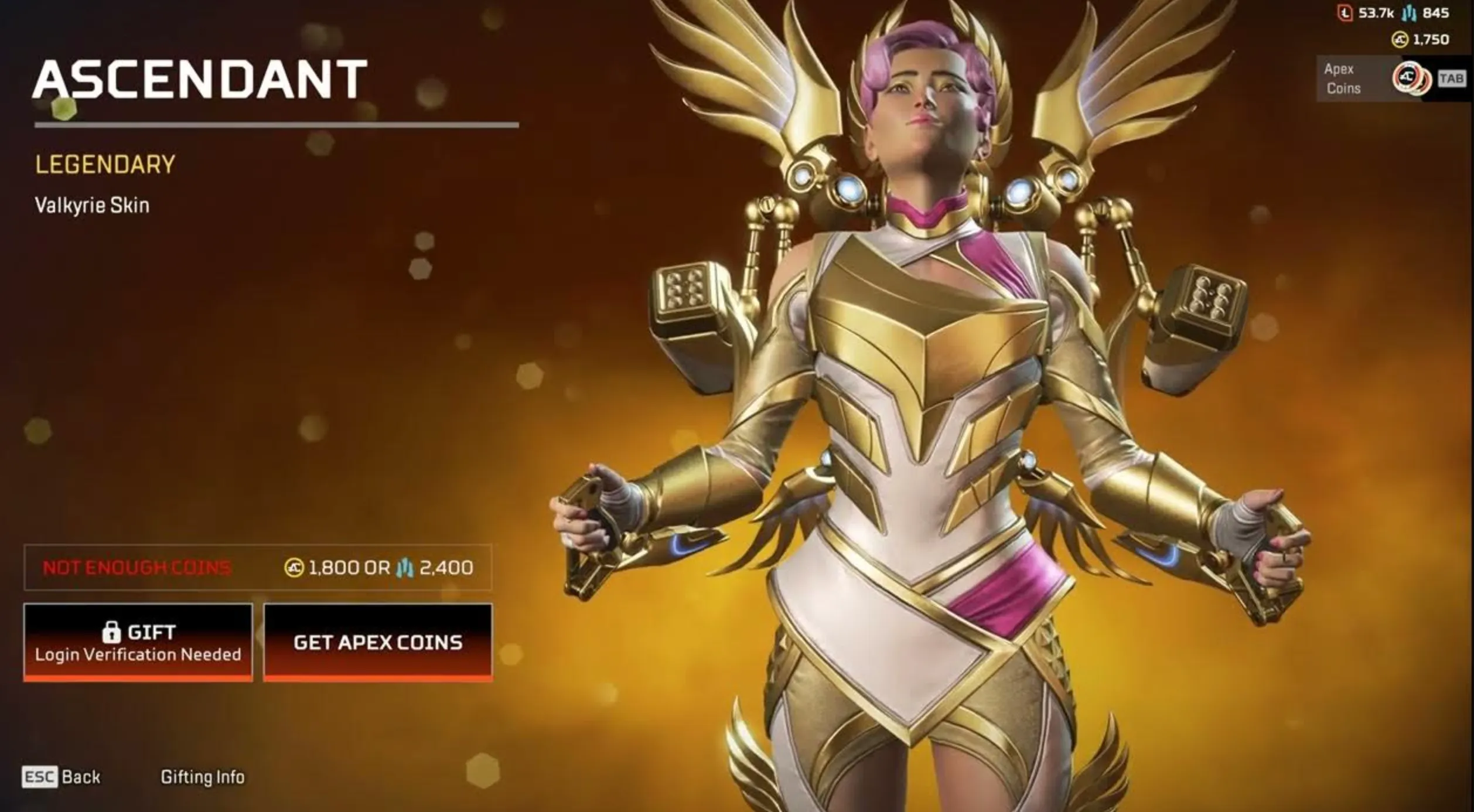Click the lock icon on the GIFT button
Screen dimensions: 1474x812
pyautogui.click(x=111, y=632)
